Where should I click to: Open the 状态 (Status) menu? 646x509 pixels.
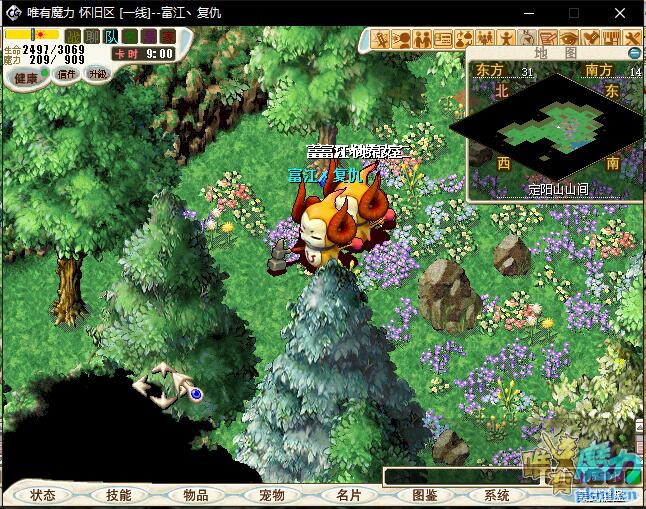(x=43, y=495)
